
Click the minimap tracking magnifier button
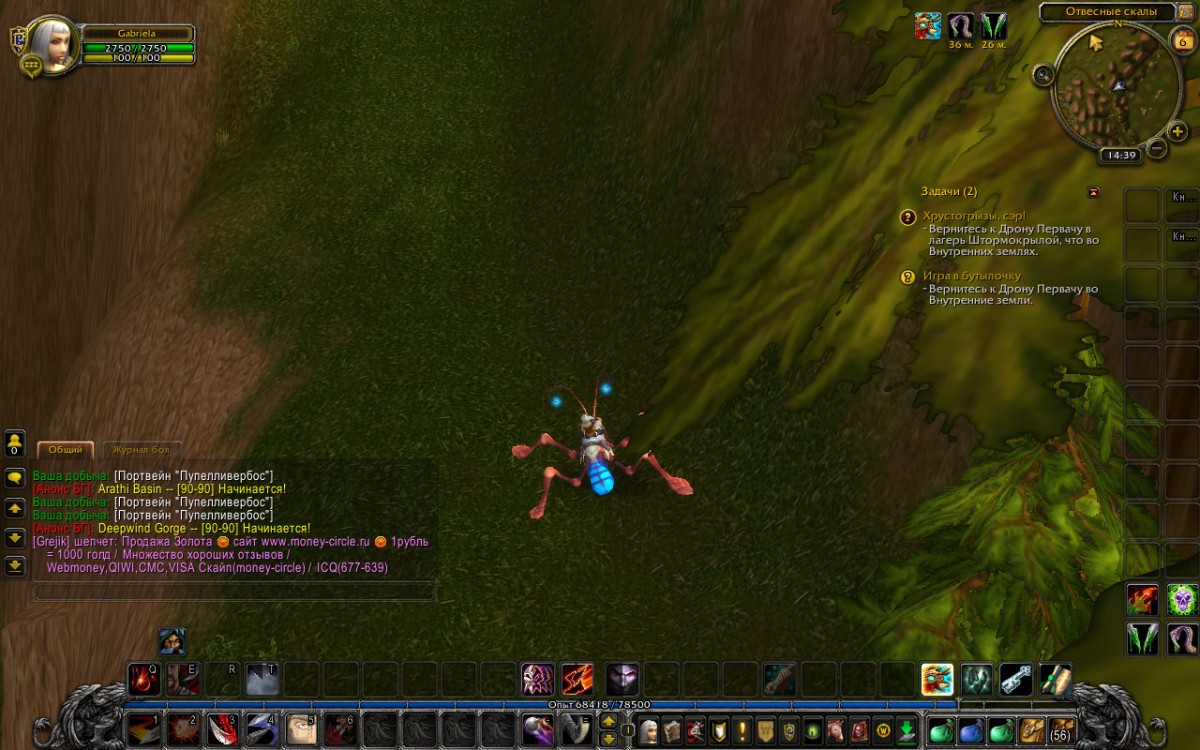click(1043, 74)
